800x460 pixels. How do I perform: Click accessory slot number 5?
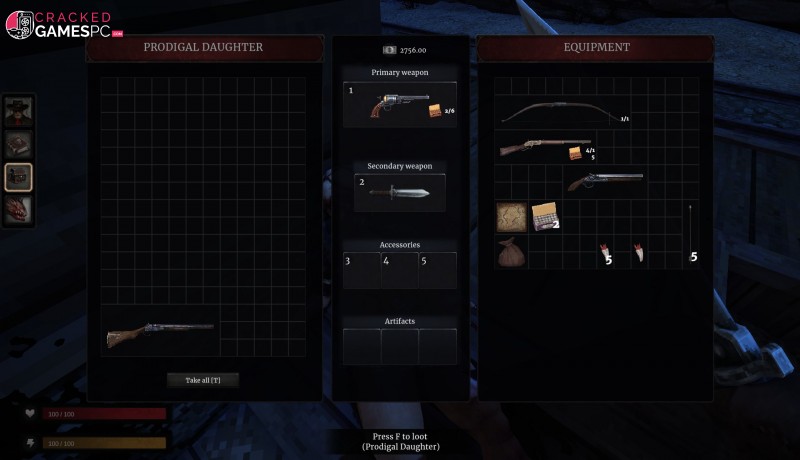coord(437,270)
